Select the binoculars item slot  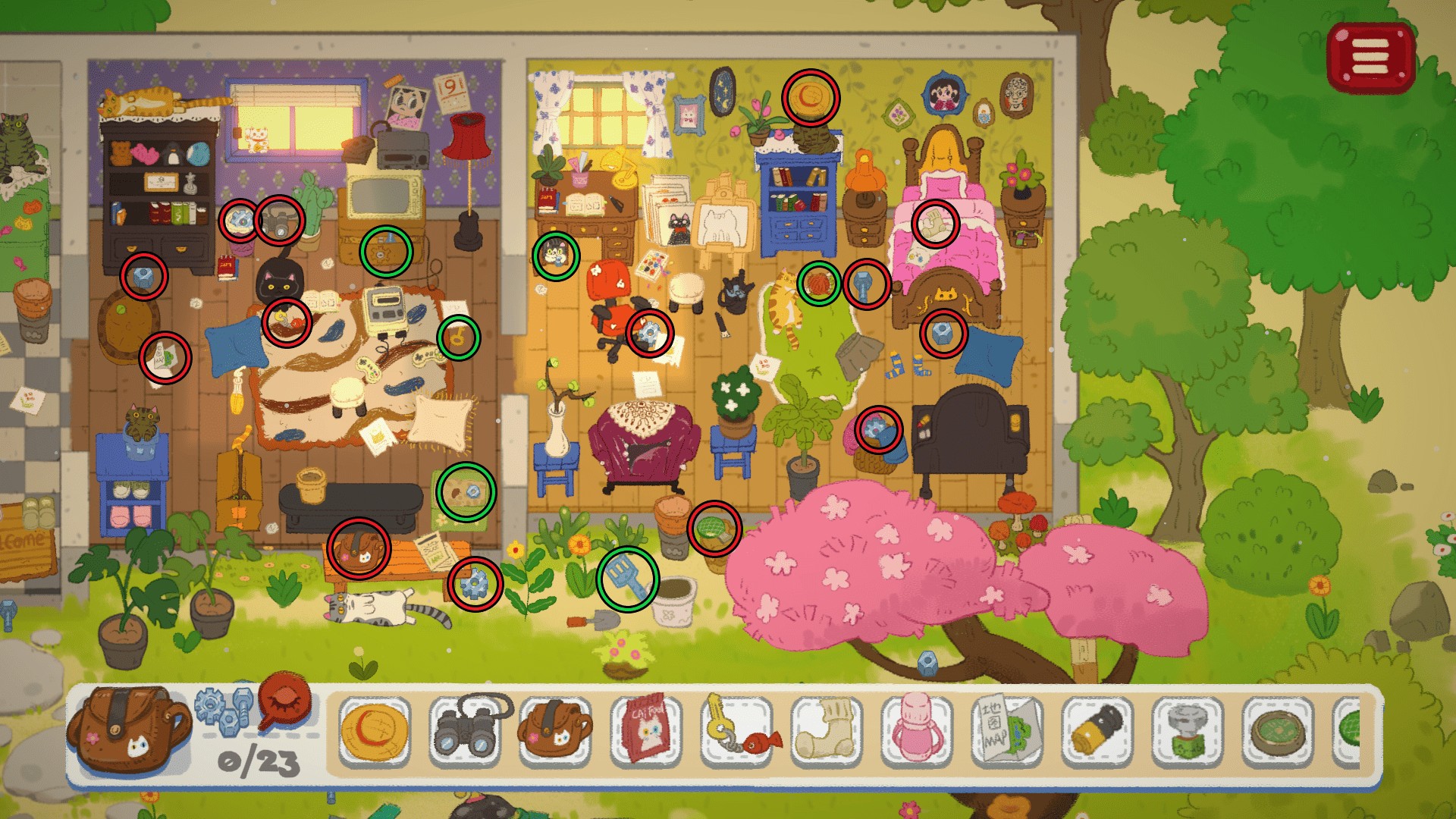[x=466, y=730]
